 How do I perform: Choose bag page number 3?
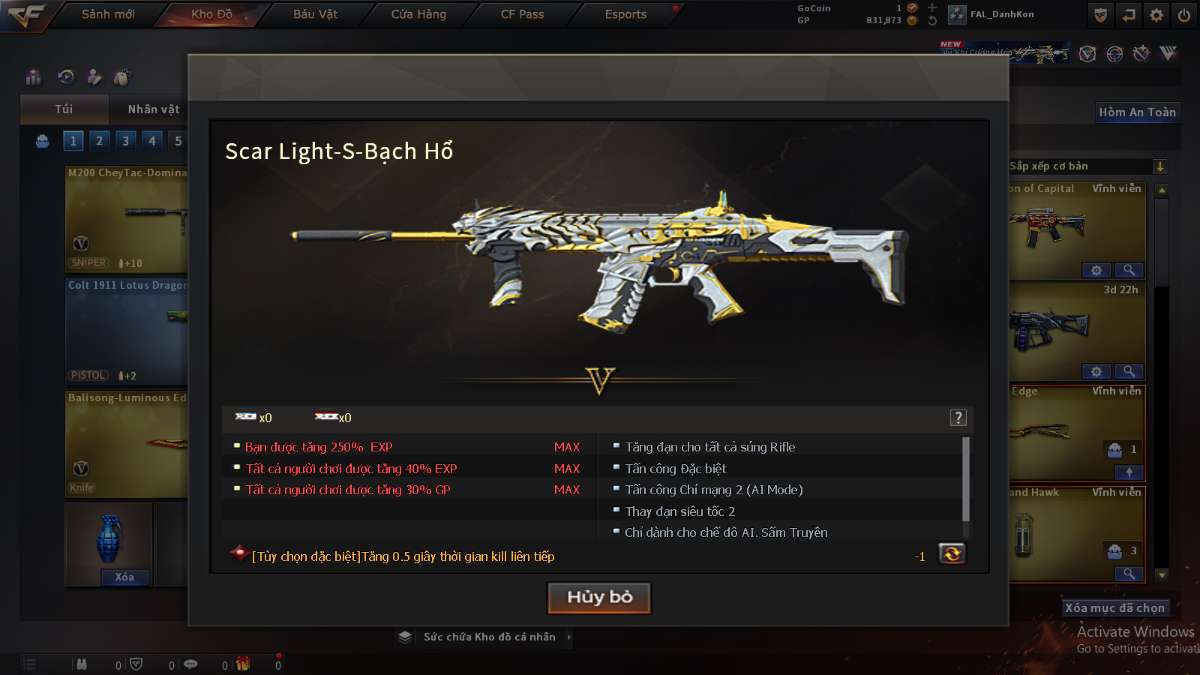(x=125, y=141)
